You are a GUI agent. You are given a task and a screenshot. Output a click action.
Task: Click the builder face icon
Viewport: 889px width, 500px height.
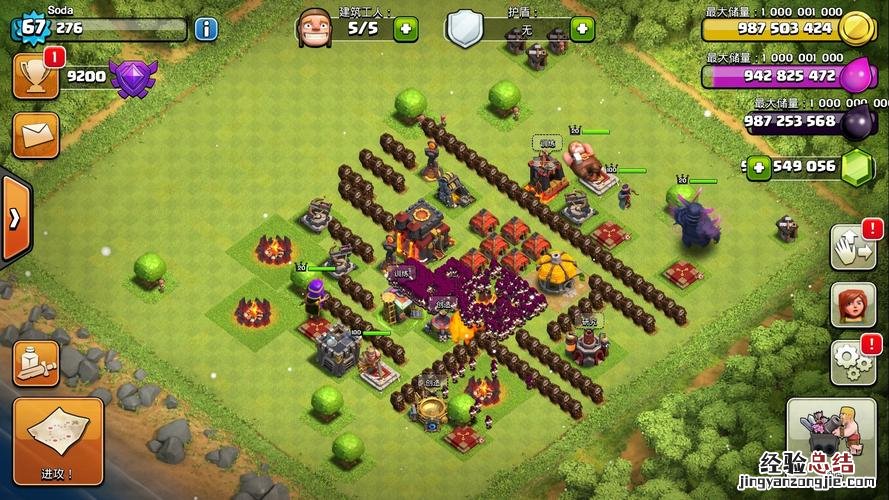point(313,26)
